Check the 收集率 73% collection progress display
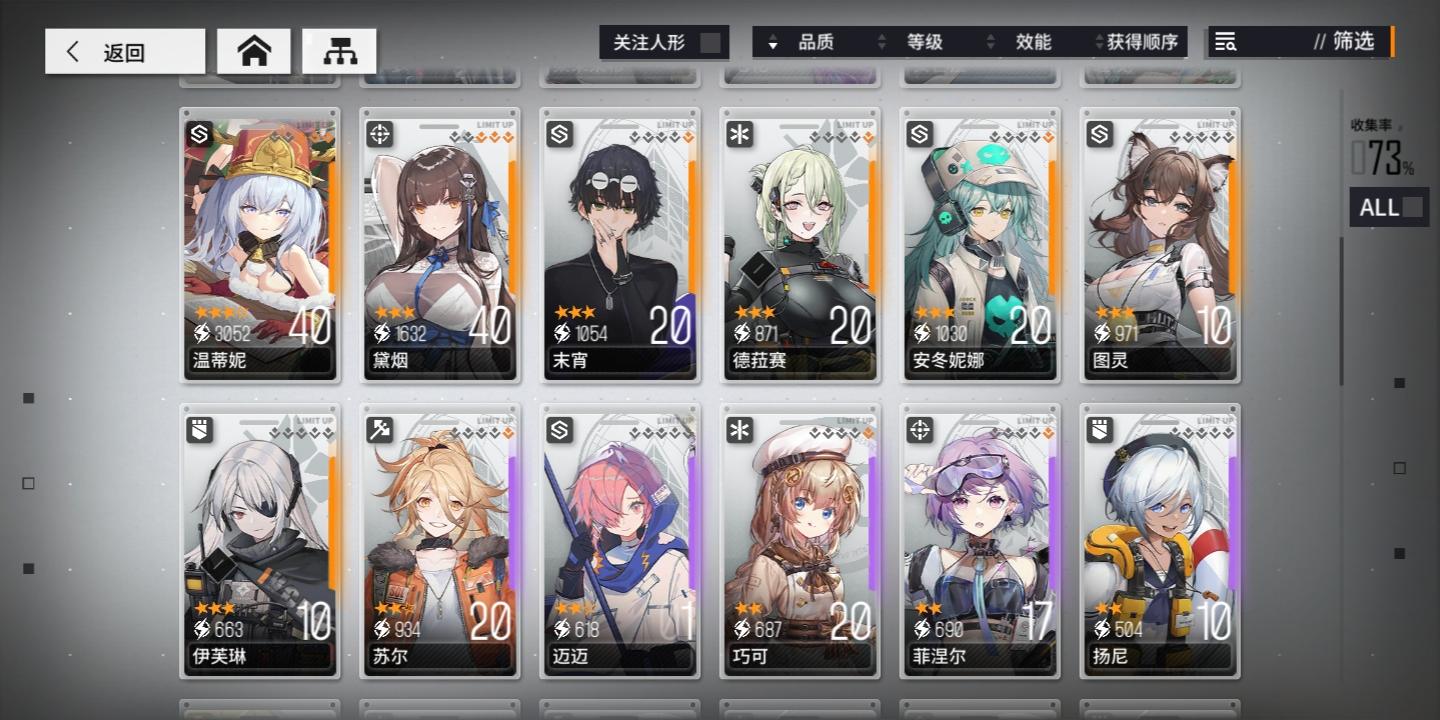The width and height of the screenshot is (1440, 720). [x=1383, y=150]
